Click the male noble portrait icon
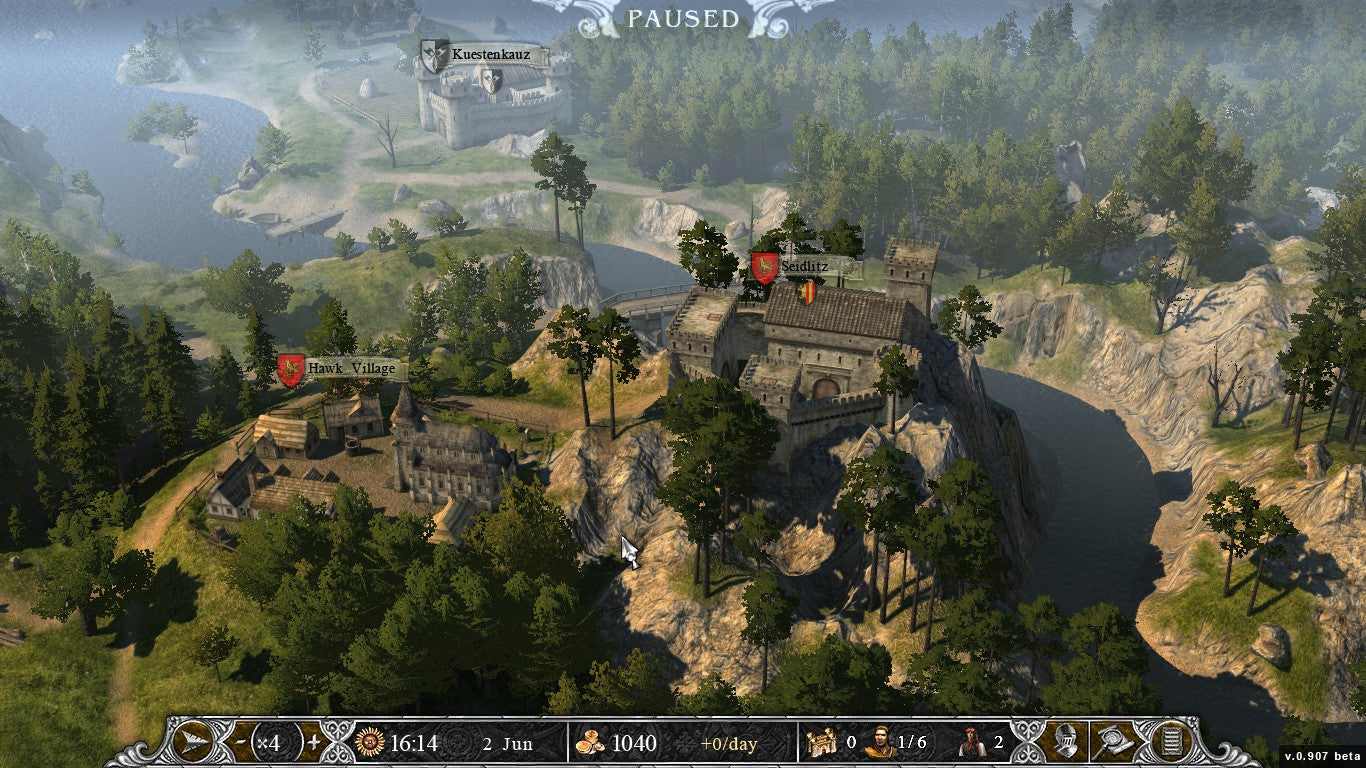Screen dimensions: 1366x768 pyautogui.click(x=880, y=742)
